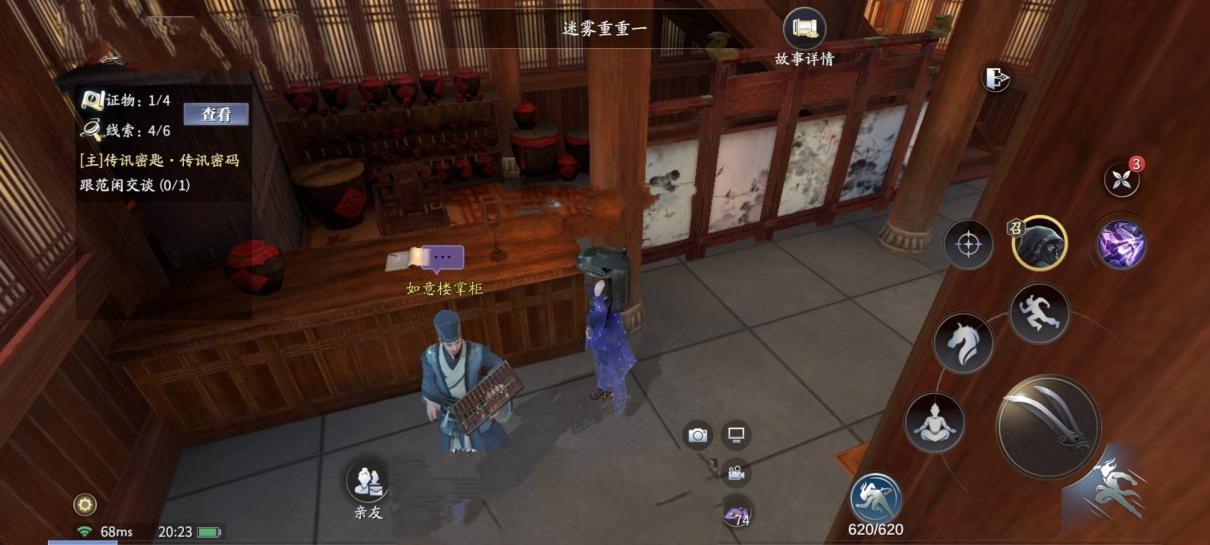Image resolution: width=1210 pixels, height=545 pixels.
Task: Take a screenshot with the camera icon
Action: coord(697,435)
